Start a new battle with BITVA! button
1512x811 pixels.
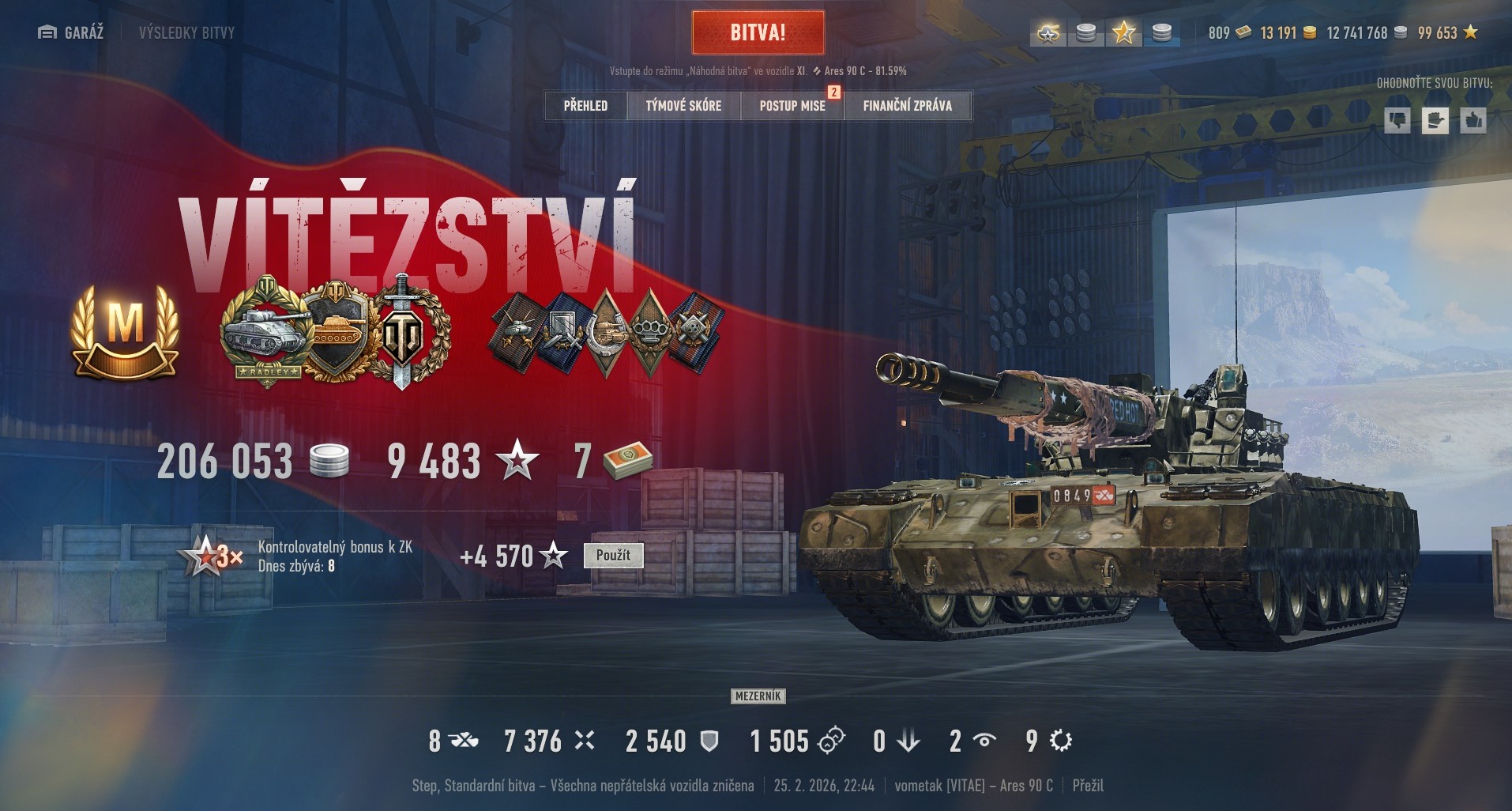click(758, 32)
